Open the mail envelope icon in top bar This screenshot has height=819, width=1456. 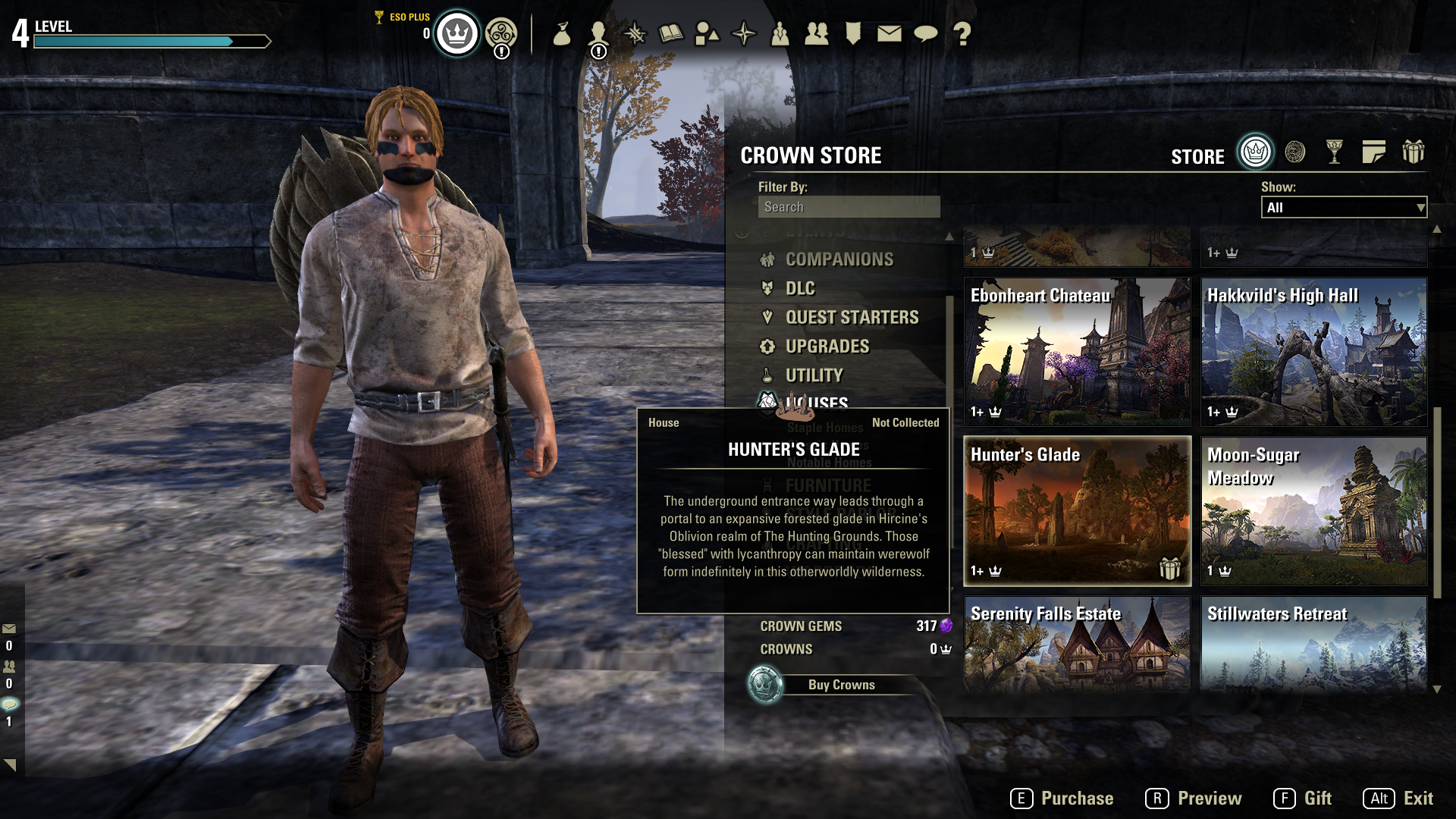click(889, 33)
